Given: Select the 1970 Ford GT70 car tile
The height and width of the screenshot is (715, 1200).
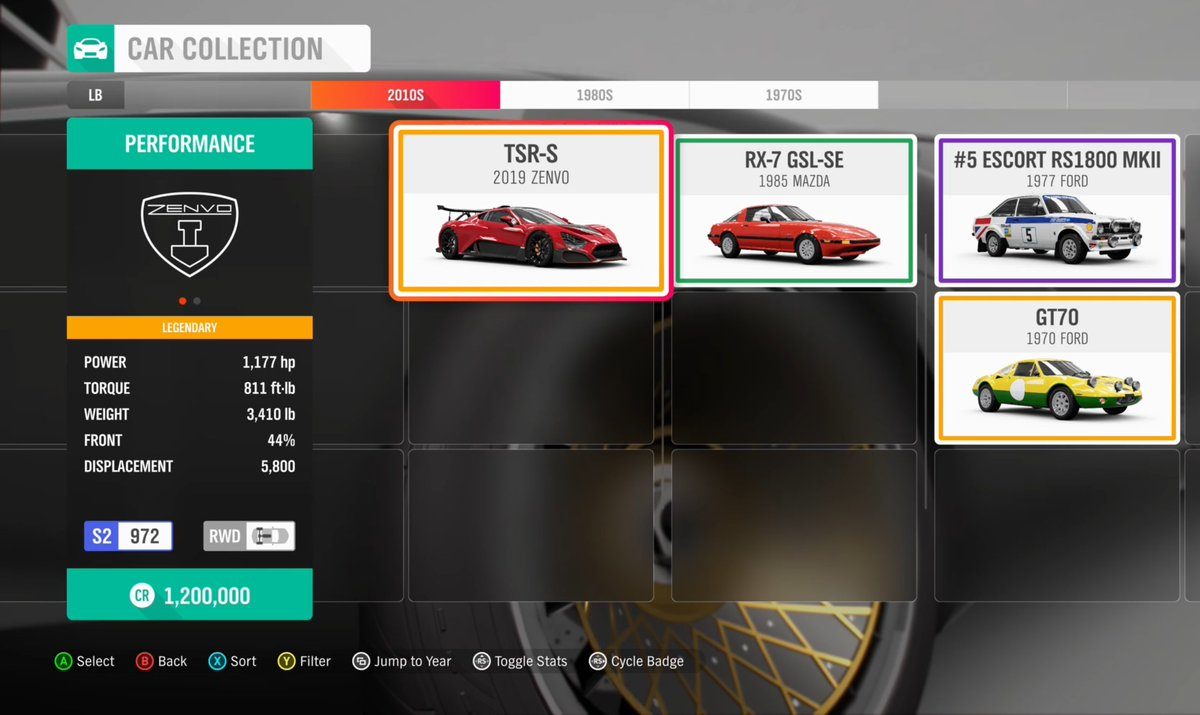Looking at the screenshot, I should pos(1058,368).
